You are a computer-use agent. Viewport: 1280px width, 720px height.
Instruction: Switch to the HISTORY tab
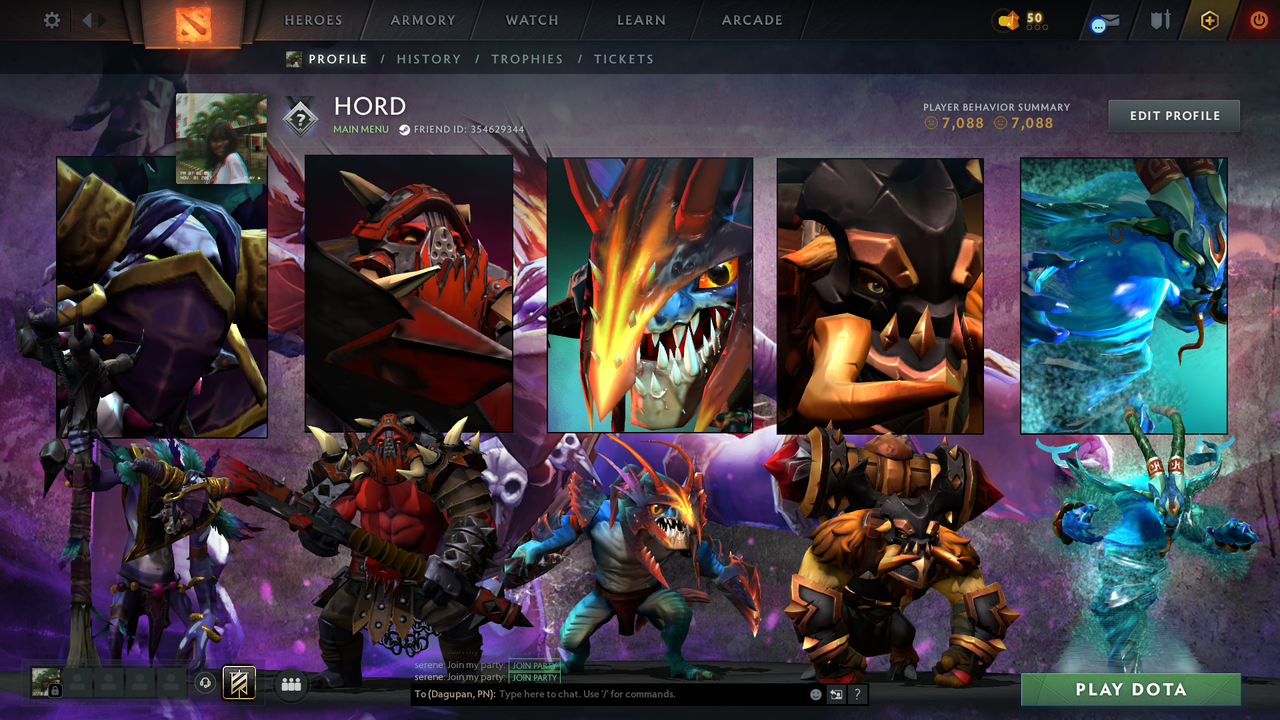click(429, 59)
